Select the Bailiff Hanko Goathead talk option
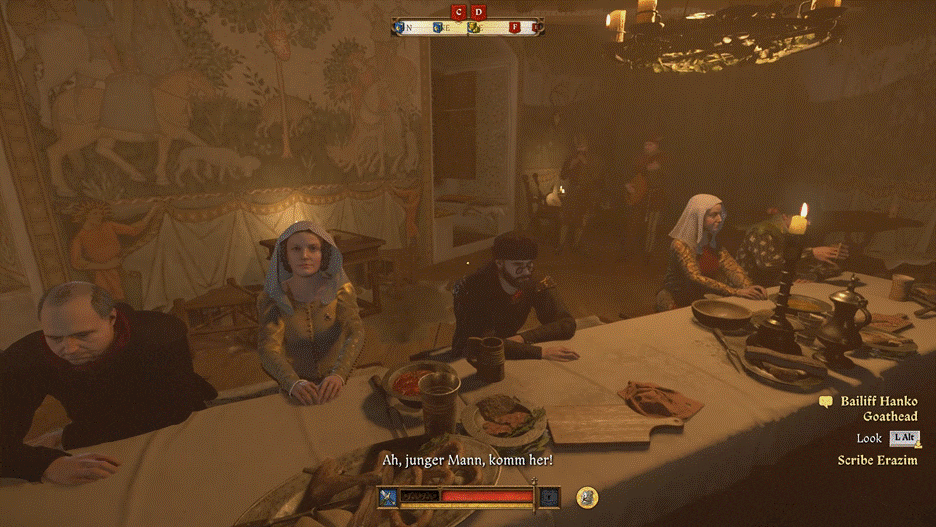936x527 pixels. coord(878,408)
